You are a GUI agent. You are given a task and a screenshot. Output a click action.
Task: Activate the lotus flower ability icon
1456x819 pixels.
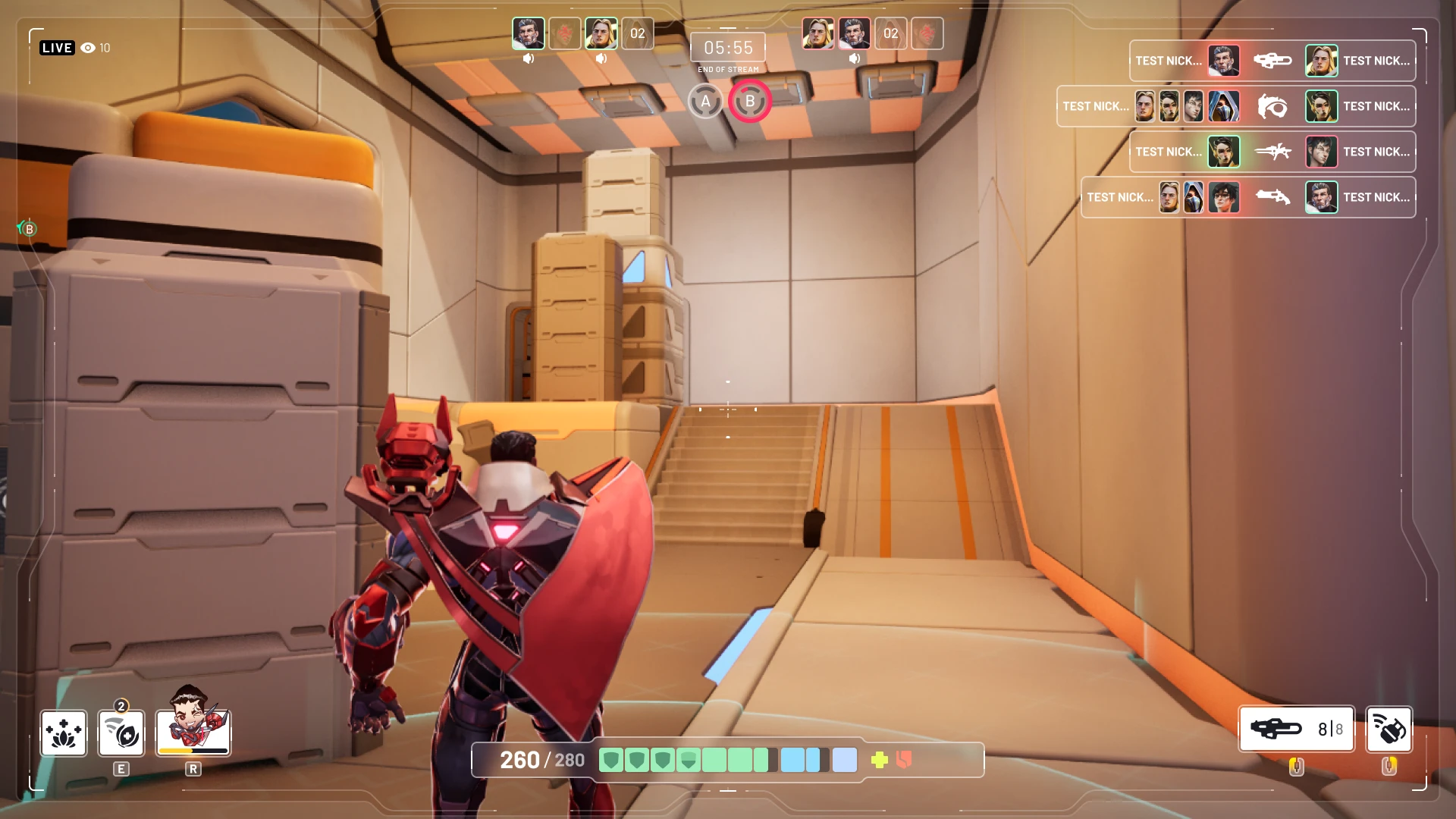(x=64, y=733)
